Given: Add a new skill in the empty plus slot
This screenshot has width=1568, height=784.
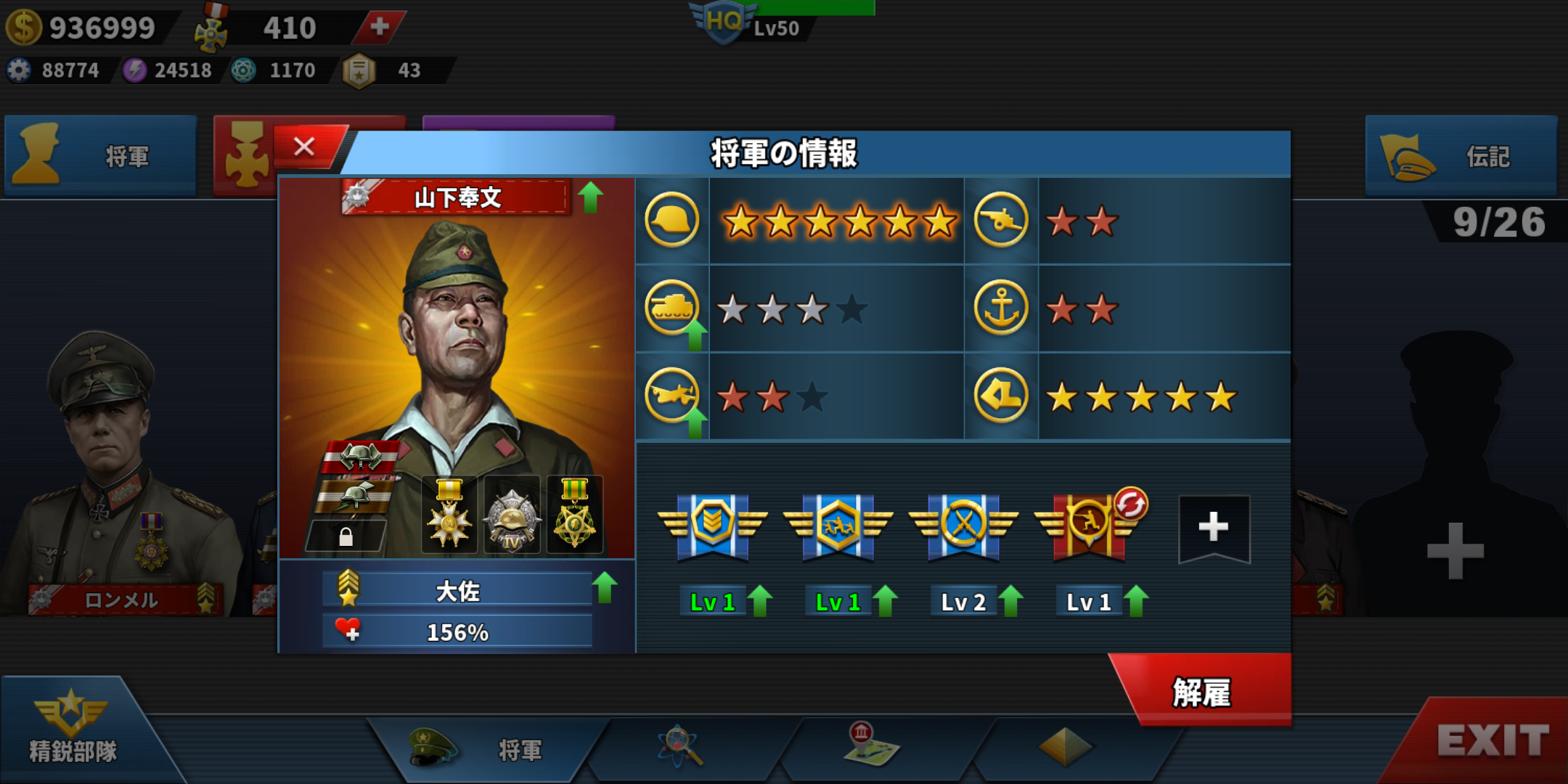Looking at the screenshot, I should click(x=1213, y=528).
